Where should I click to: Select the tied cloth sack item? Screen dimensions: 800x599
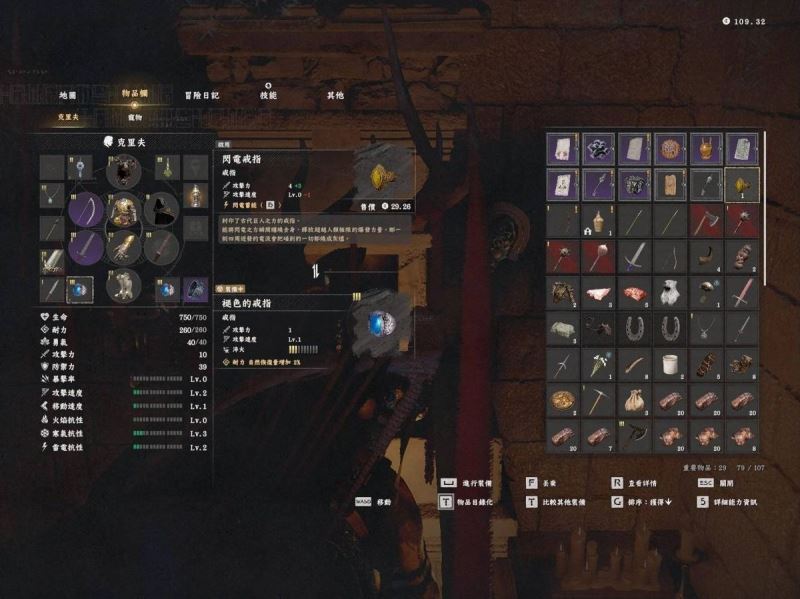coord(634,400)
